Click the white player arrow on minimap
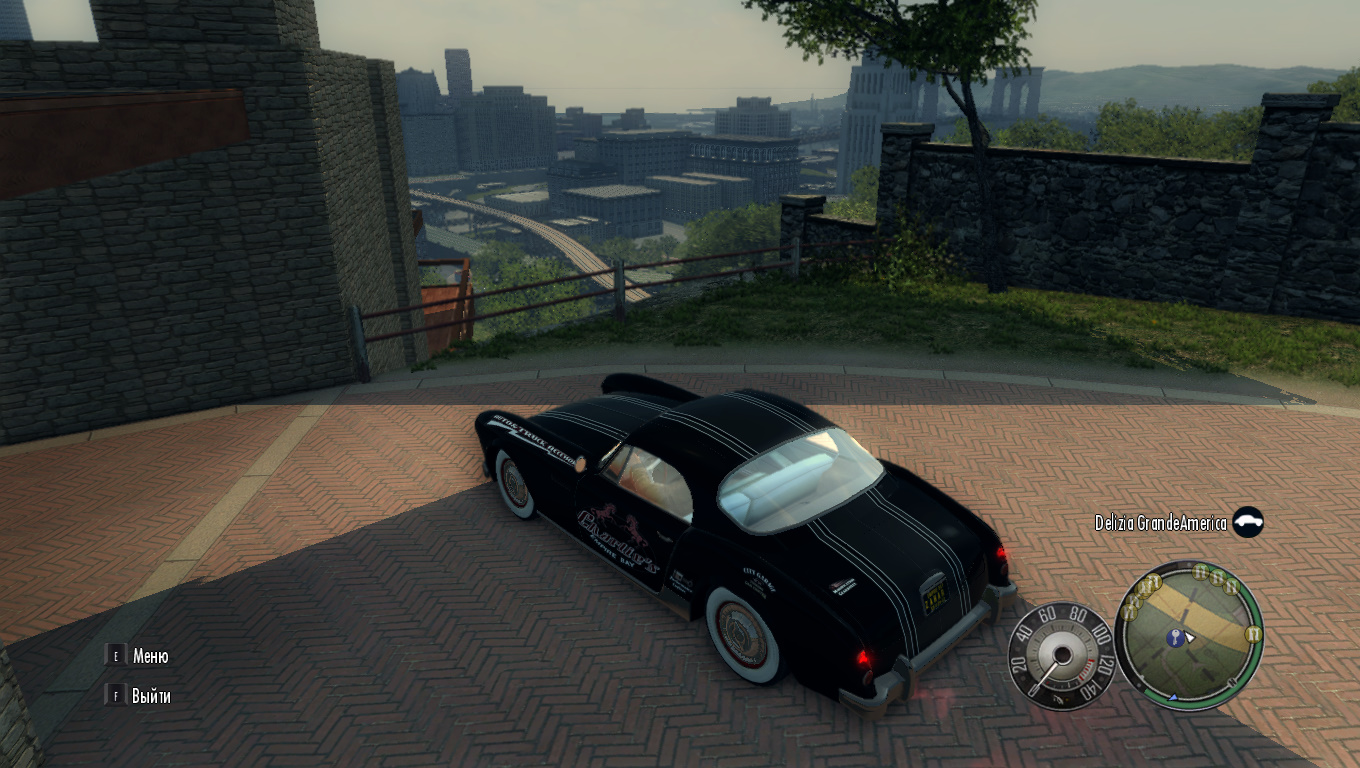Image resolution: width=1360 pixels, height=768 pixels. tap(1190, 636)
